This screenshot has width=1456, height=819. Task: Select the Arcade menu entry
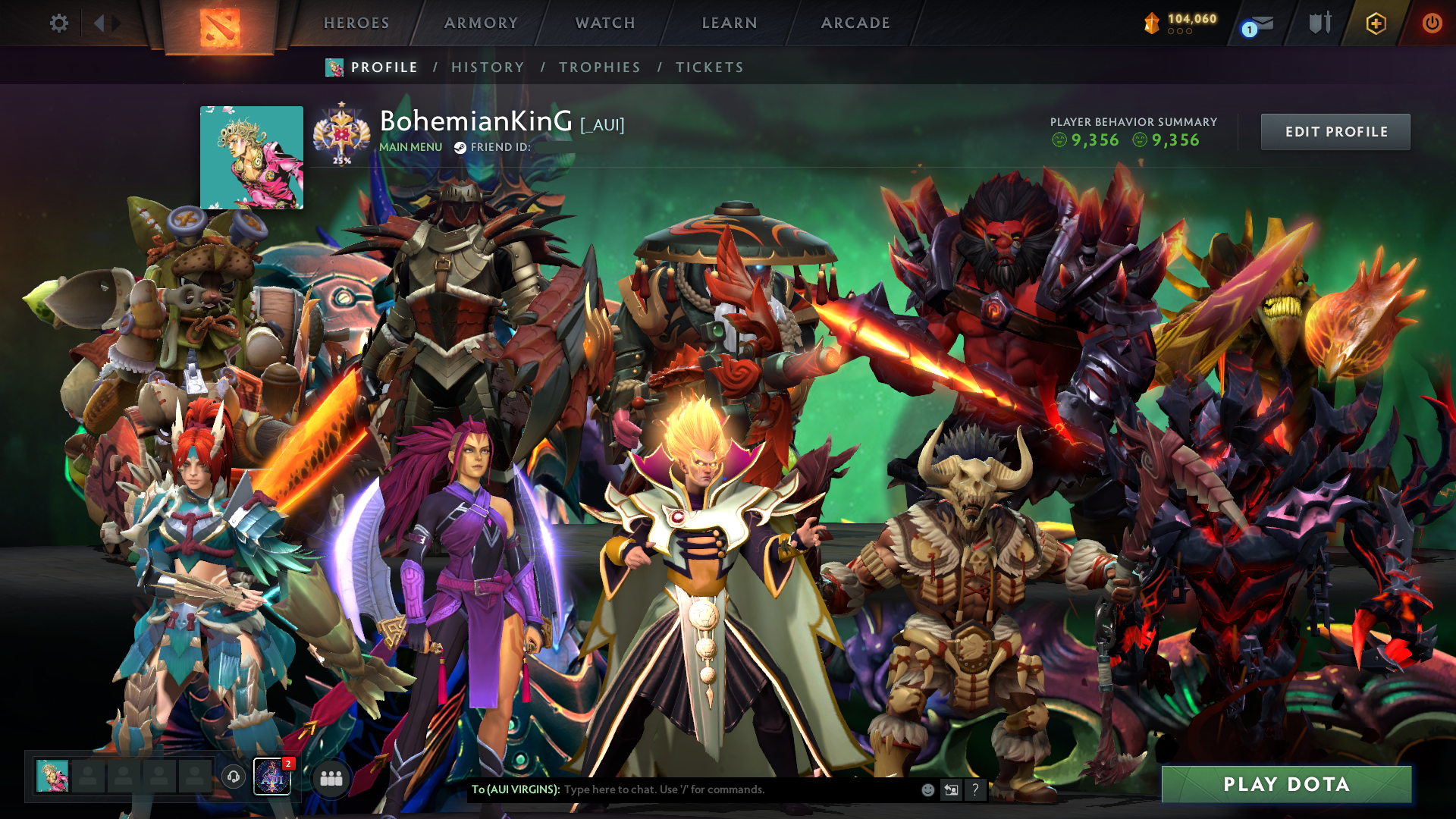(855, 24)
